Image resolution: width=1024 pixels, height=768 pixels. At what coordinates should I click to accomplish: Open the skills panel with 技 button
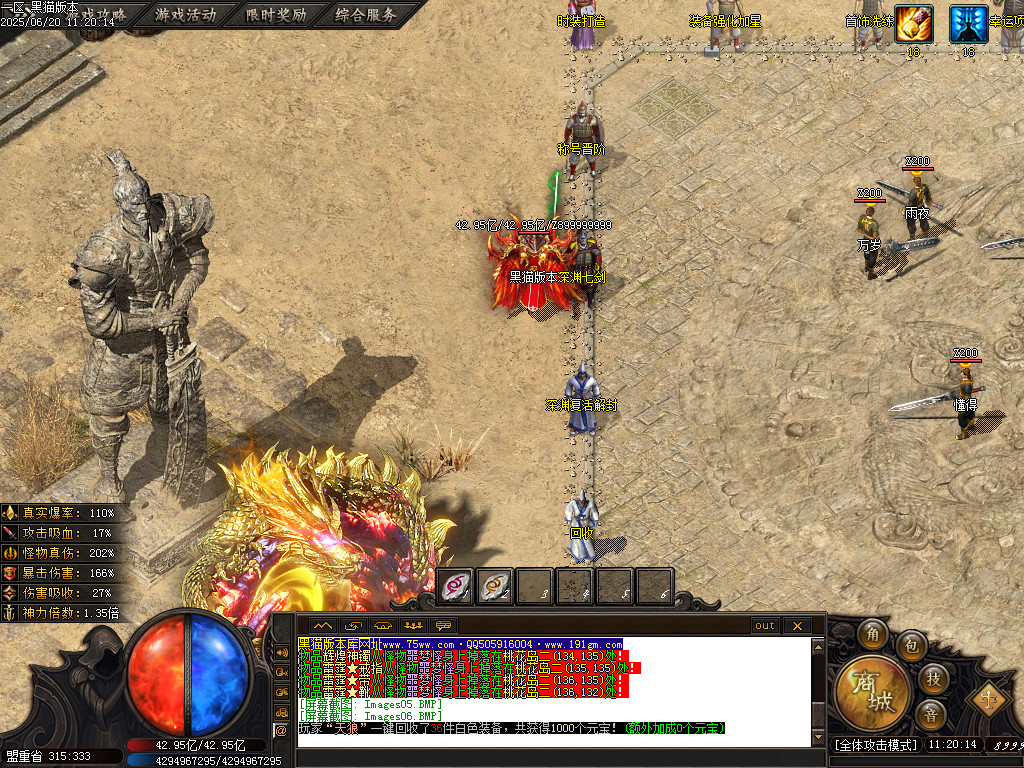pos(932,678)
